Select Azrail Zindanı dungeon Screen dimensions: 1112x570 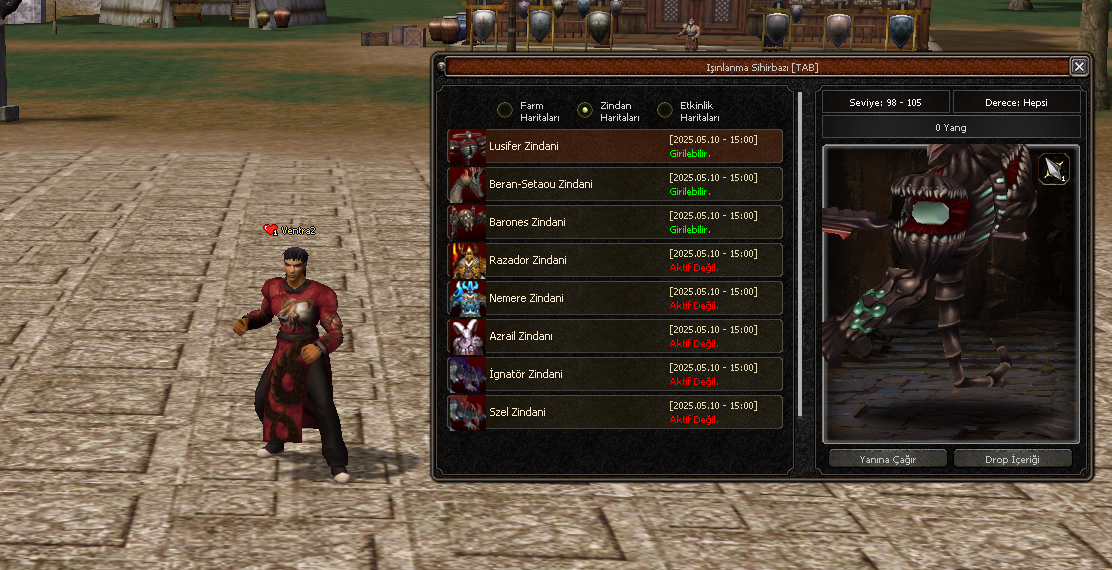coord(615,336)
